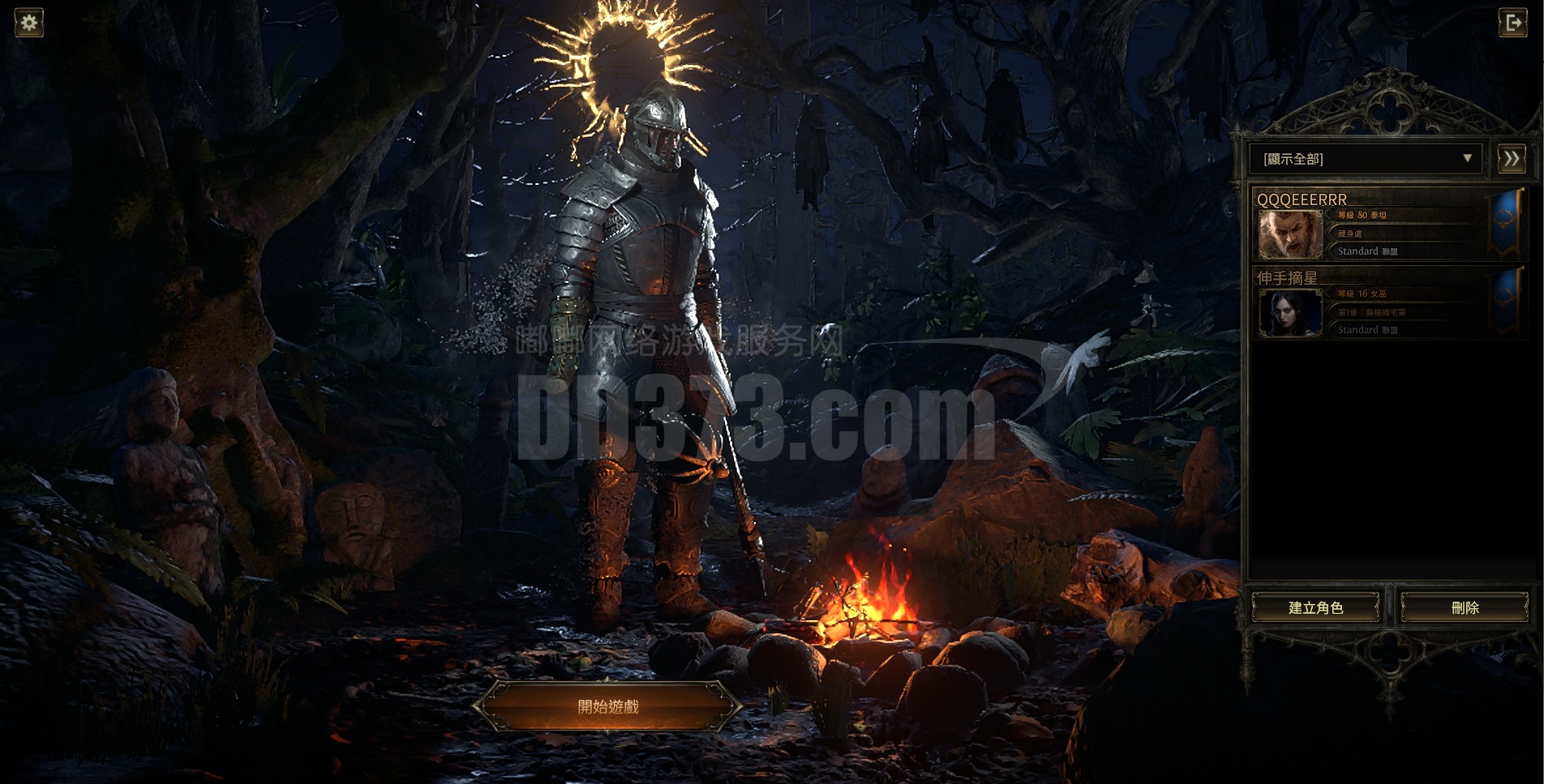Collapse the character panel with the double-arrow button
The image size is (1544, 784).
pyautogui.click(x=1512, y=159)
